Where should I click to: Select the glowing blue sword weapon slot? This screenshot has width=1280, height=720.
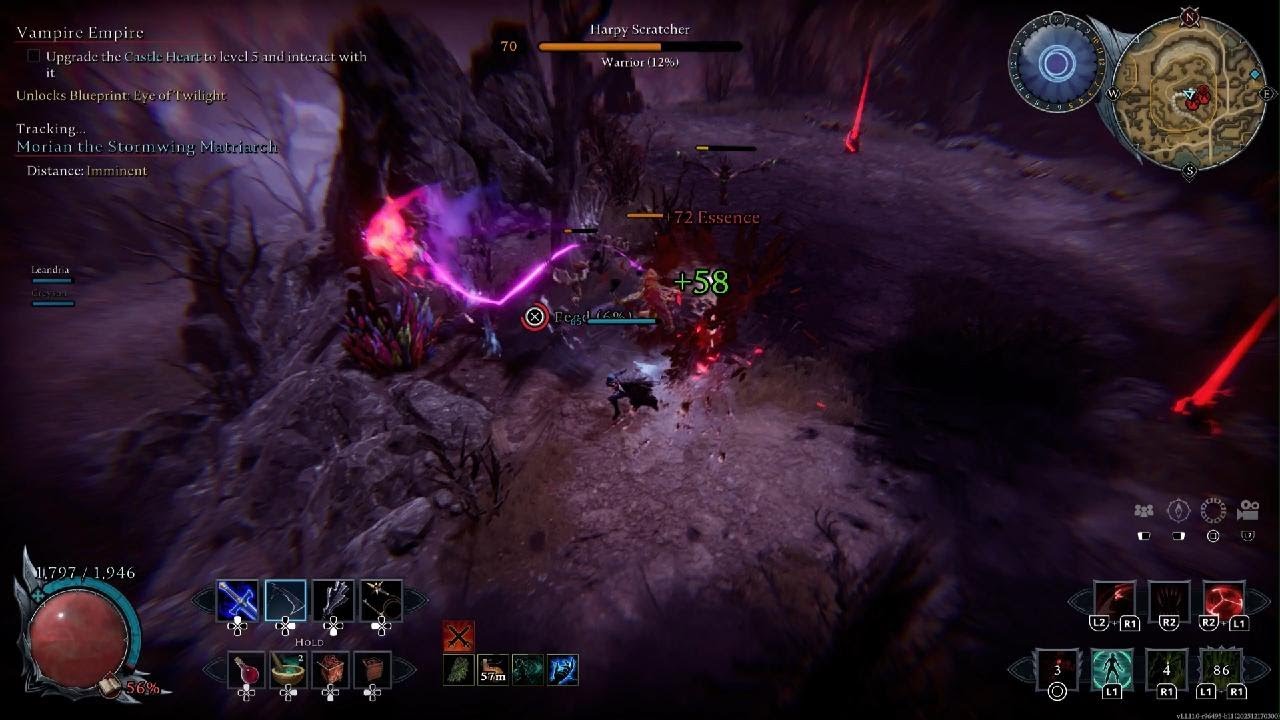coord(237,601)
